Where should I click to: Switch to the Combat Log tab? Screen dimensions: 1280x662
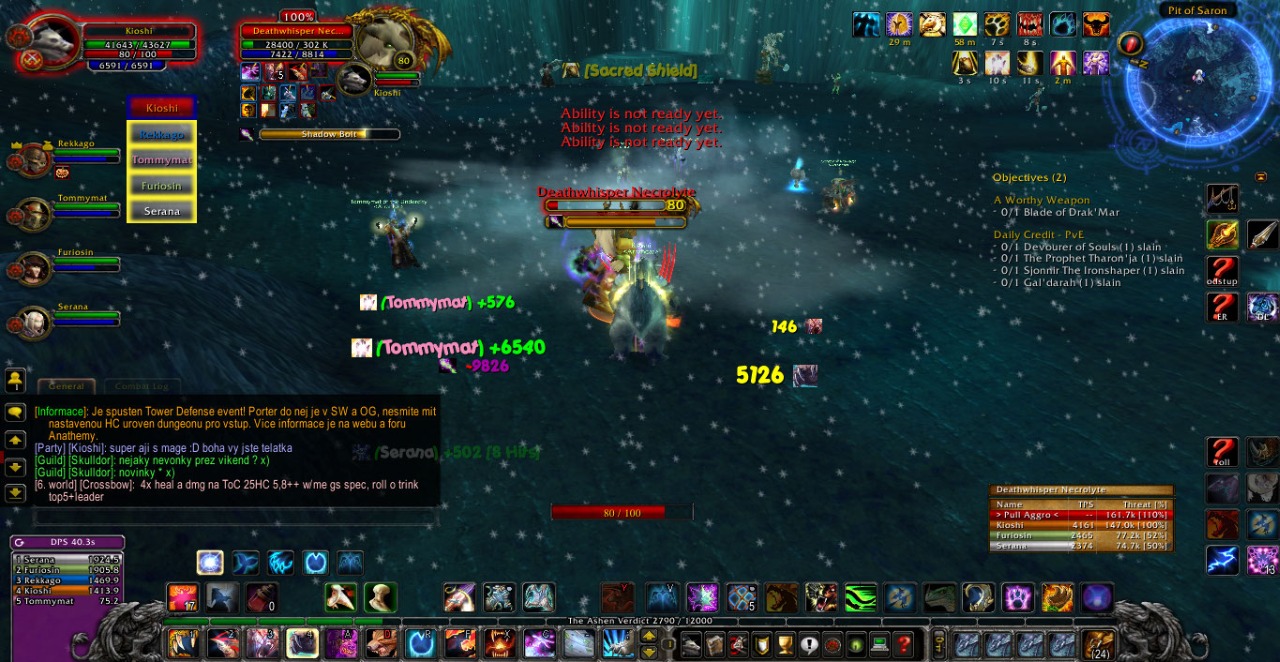tap(141, 386)
